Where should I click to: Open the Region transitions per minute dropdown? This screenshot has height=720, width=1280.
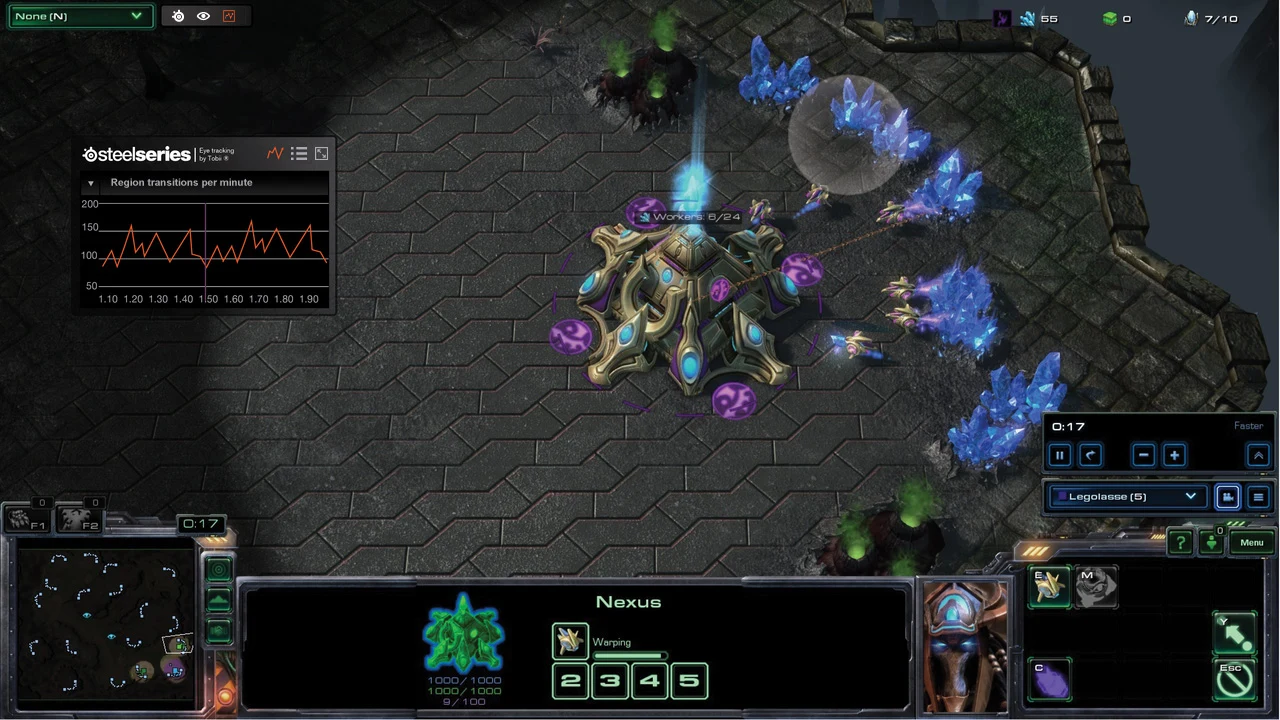point(91,183)
